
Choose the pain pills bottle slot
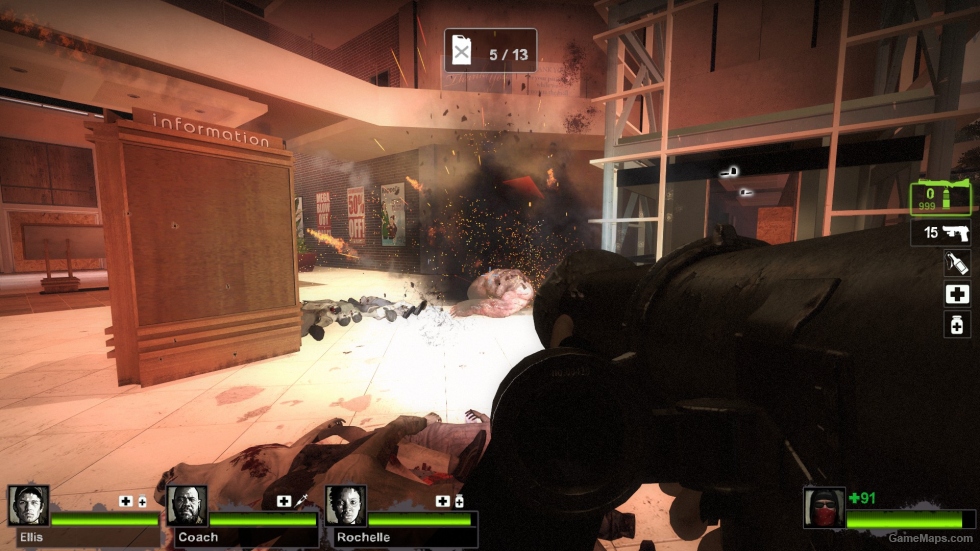point(957,324)
